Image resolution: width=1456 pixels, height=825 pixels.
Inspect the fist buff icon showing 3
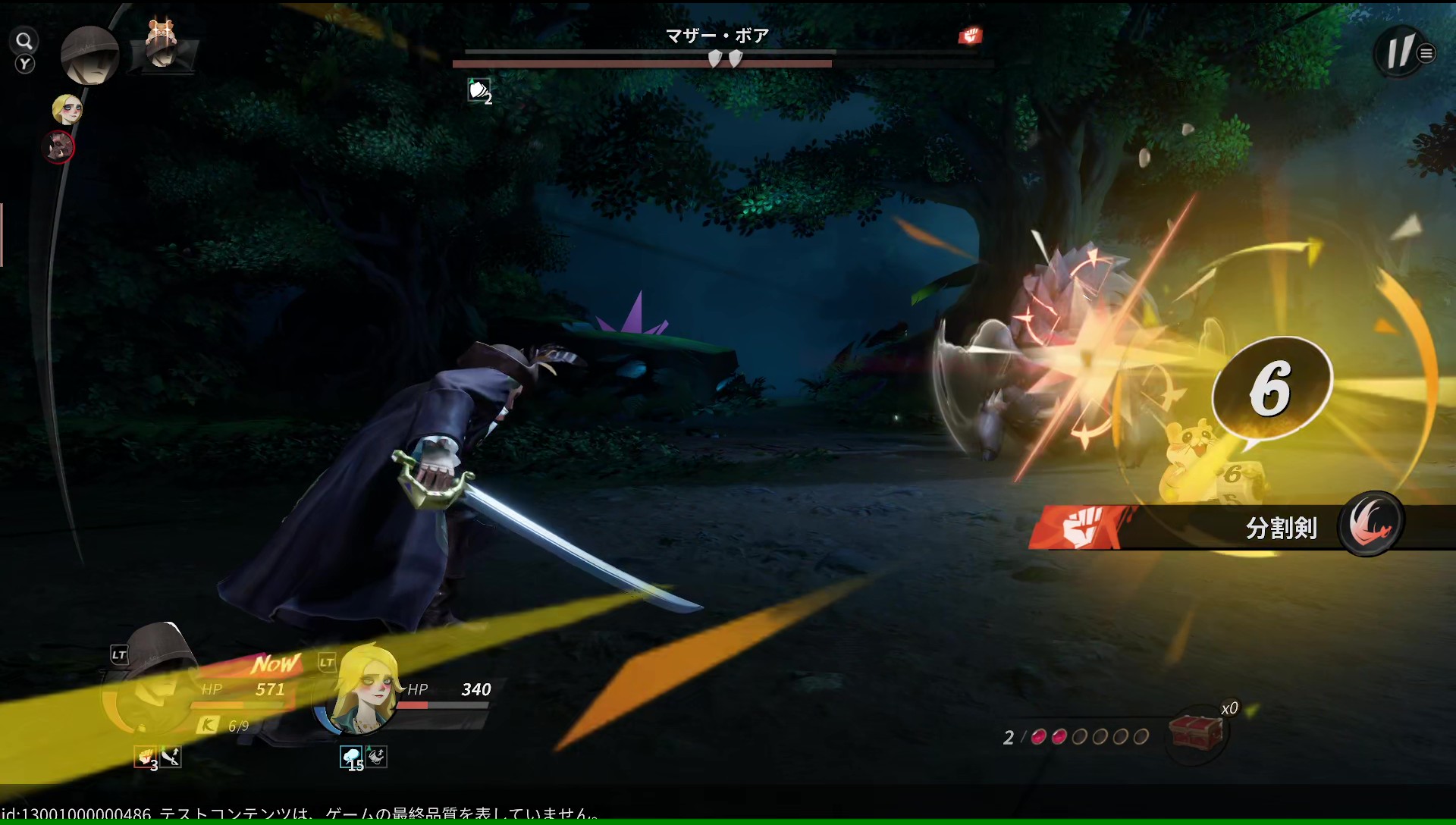click(145, 757)
